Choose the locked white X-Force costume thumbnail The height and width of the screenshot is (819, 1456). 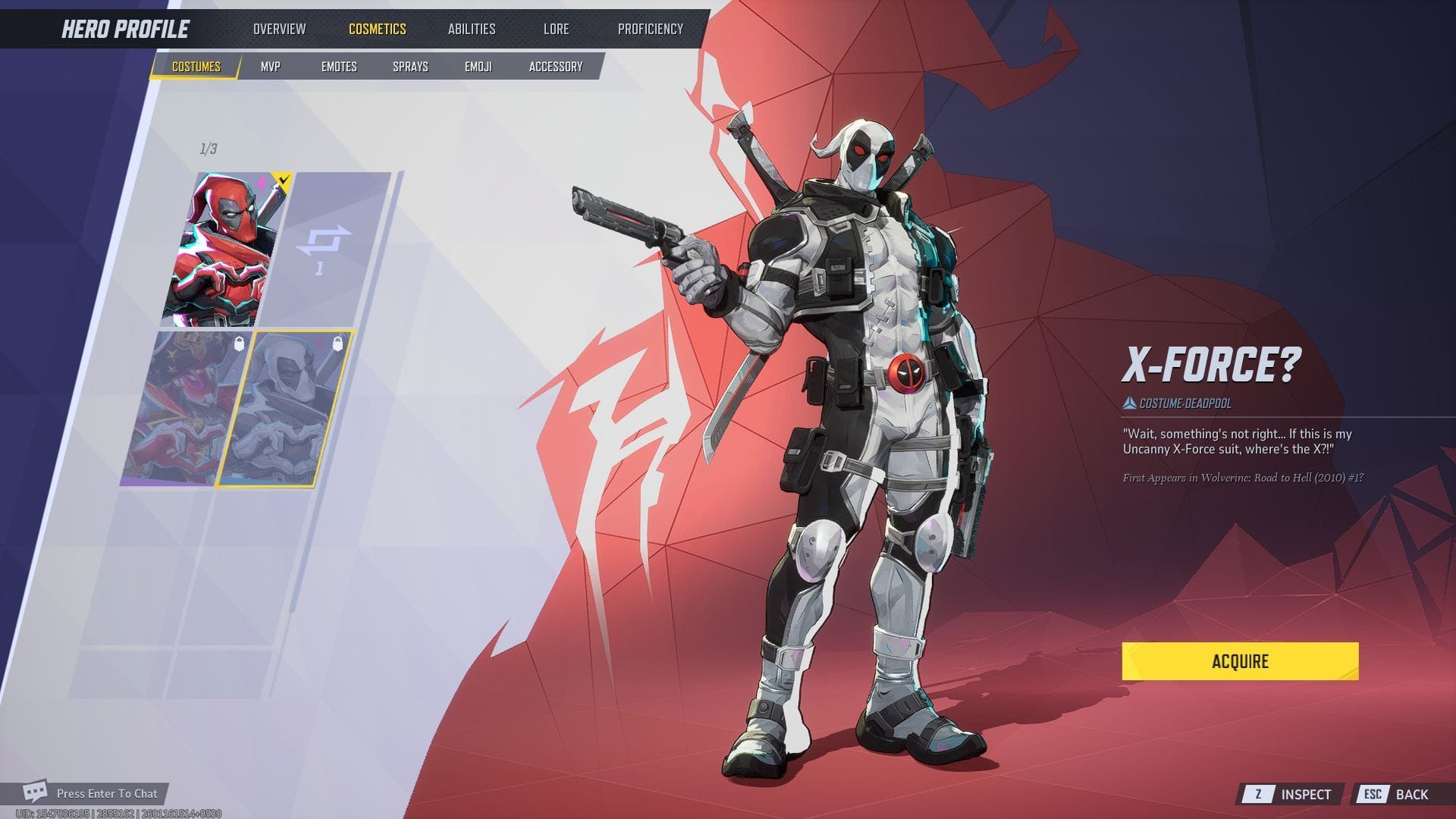click(284, 408)
